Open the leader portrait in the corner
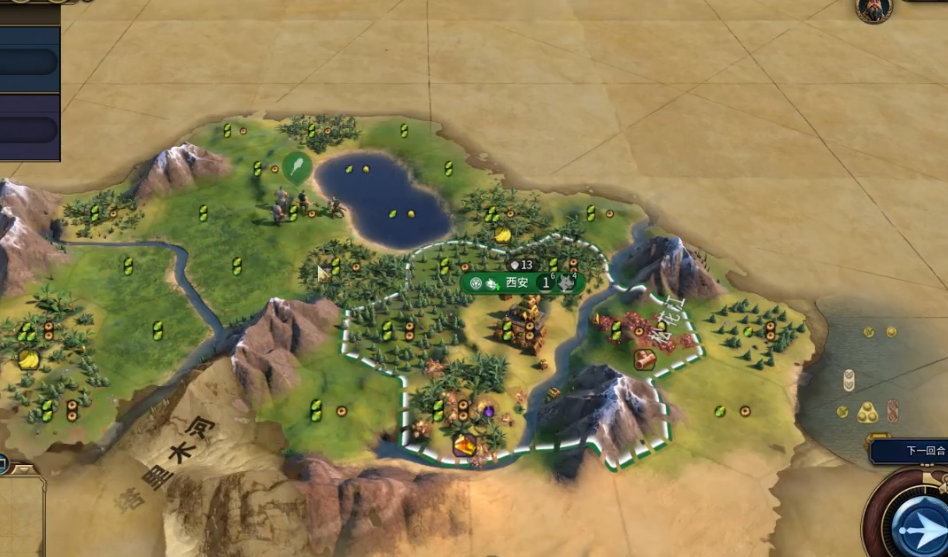Image resolution: width=948 pixels, height=557 pixels. tap(873, 9)
